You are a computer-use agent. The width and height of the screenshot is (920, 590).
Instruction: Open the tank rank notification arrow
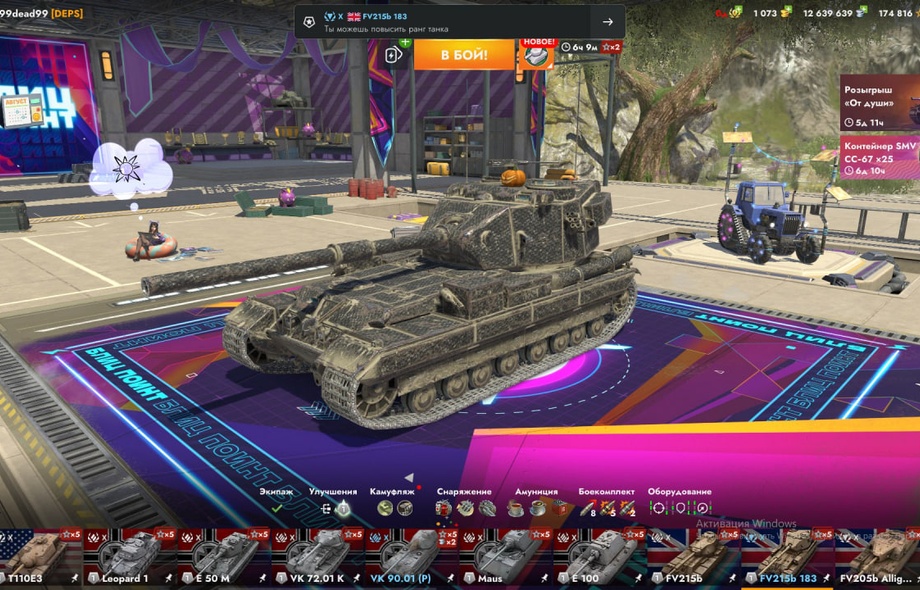(607, 22)
